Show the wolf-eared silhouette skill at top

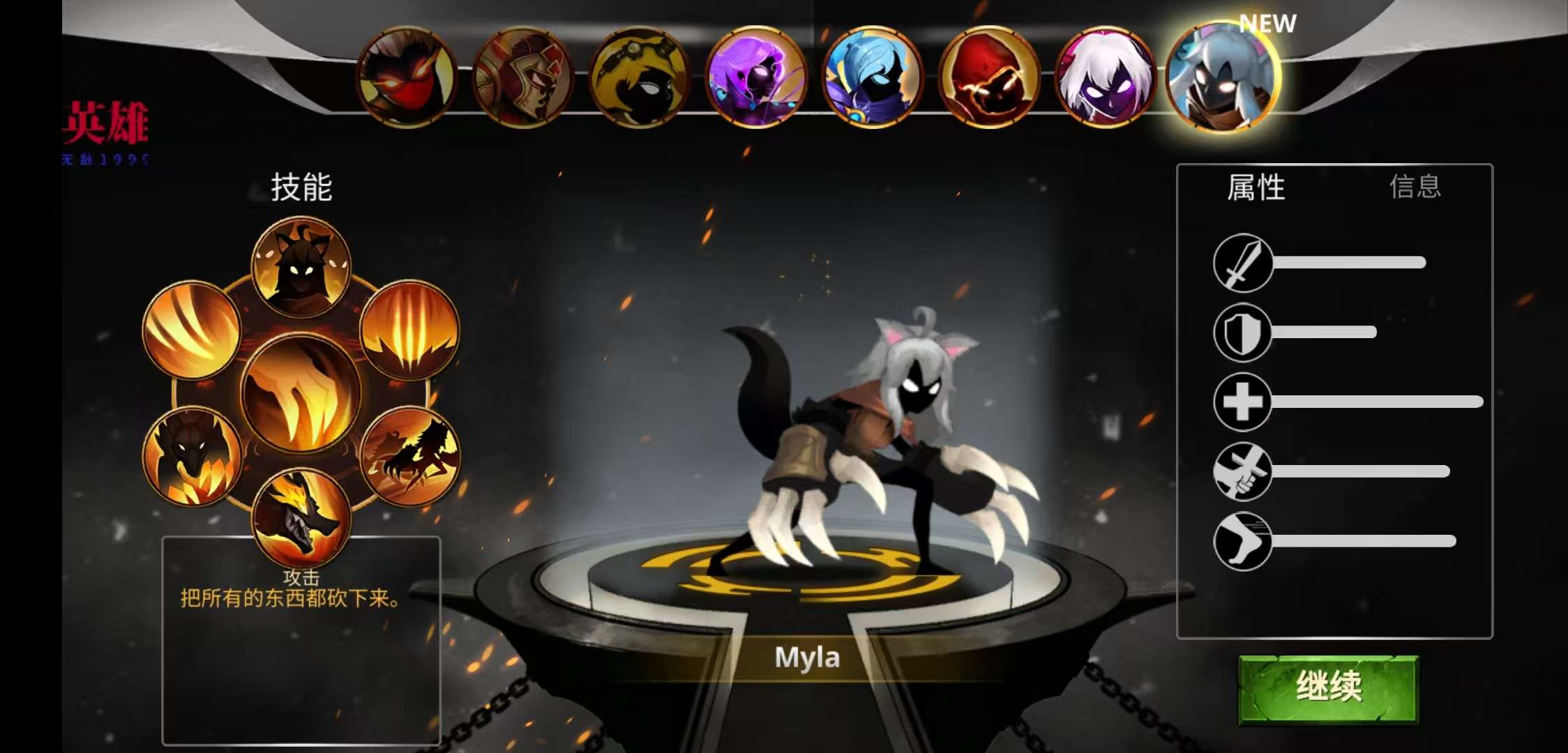(301, 266)
